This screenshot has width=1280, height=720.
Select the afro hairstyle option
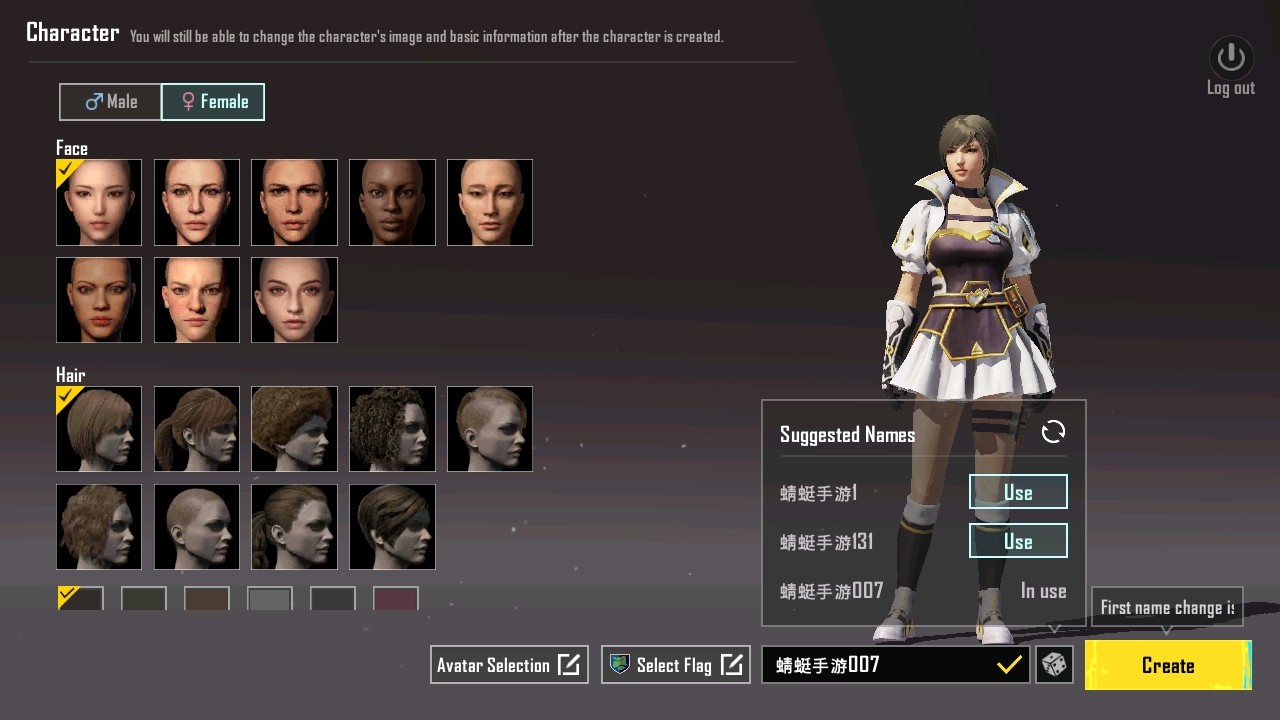pos(294,429)
